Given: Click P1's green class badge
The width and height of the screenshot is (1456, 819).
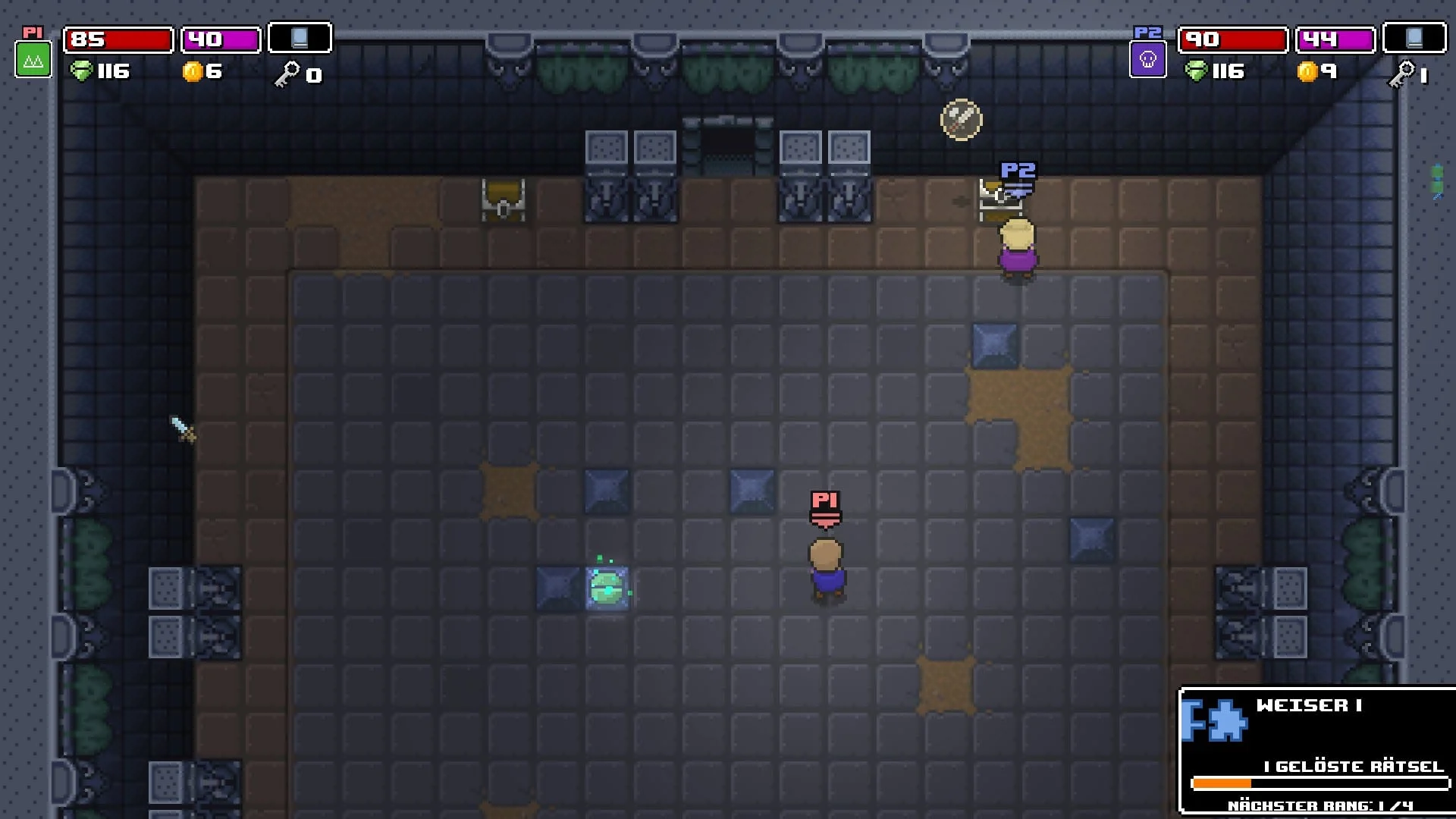Looking at the screenshot, I should point(33,59).
